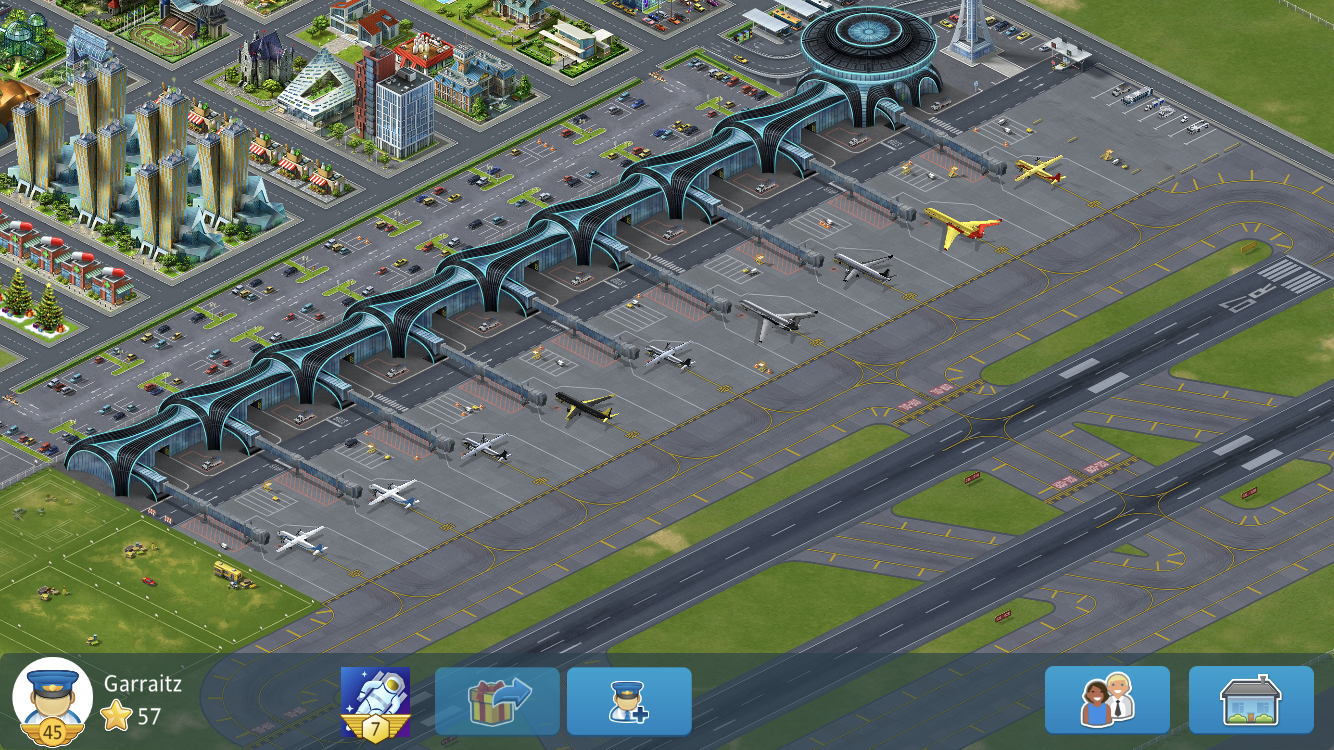Add a friend using the pilot plus button

coord(629,701)
